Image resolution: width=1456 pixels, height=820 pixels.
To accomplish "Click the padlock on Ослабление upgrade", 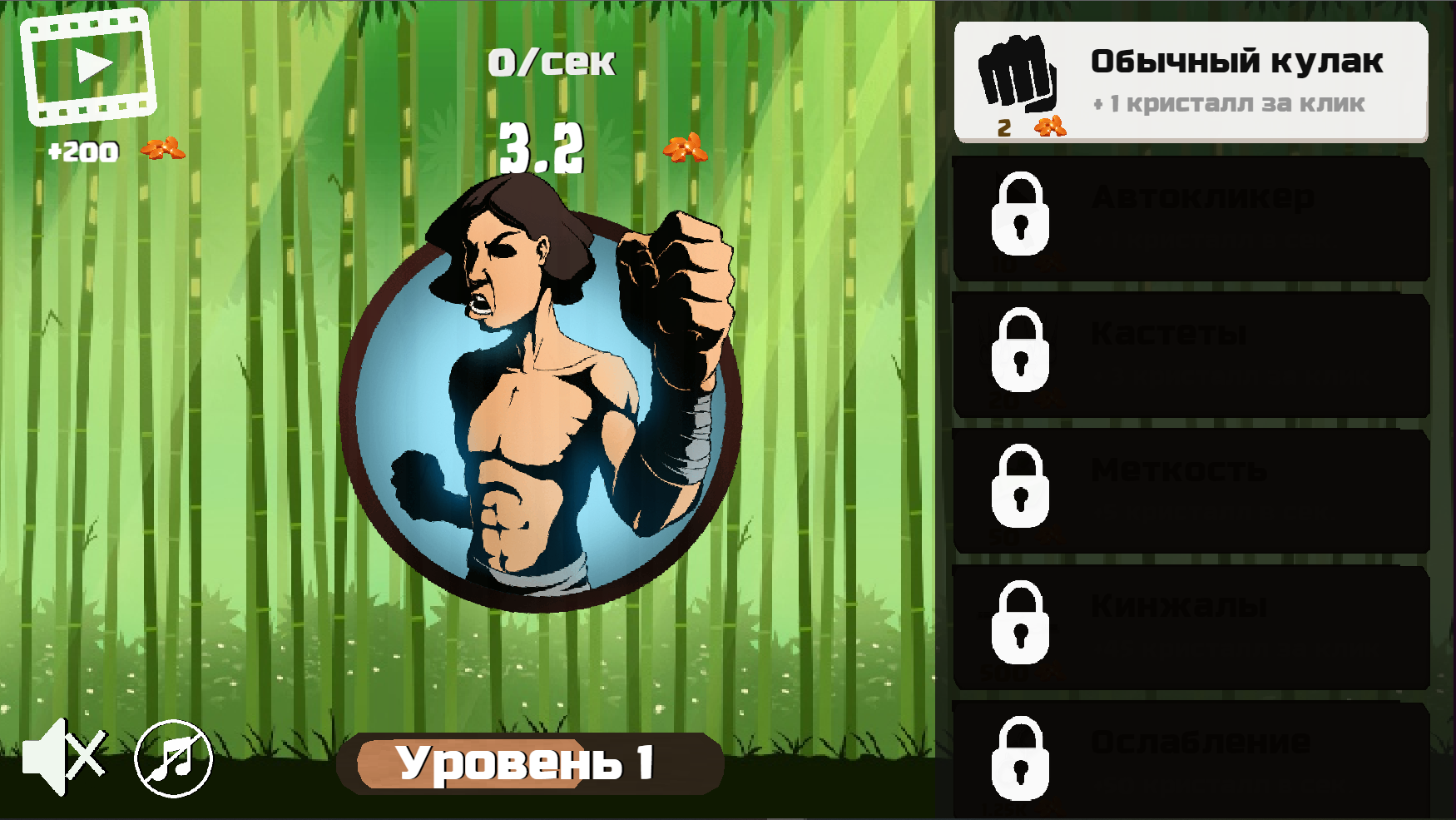I will (x=1022, y=759).
